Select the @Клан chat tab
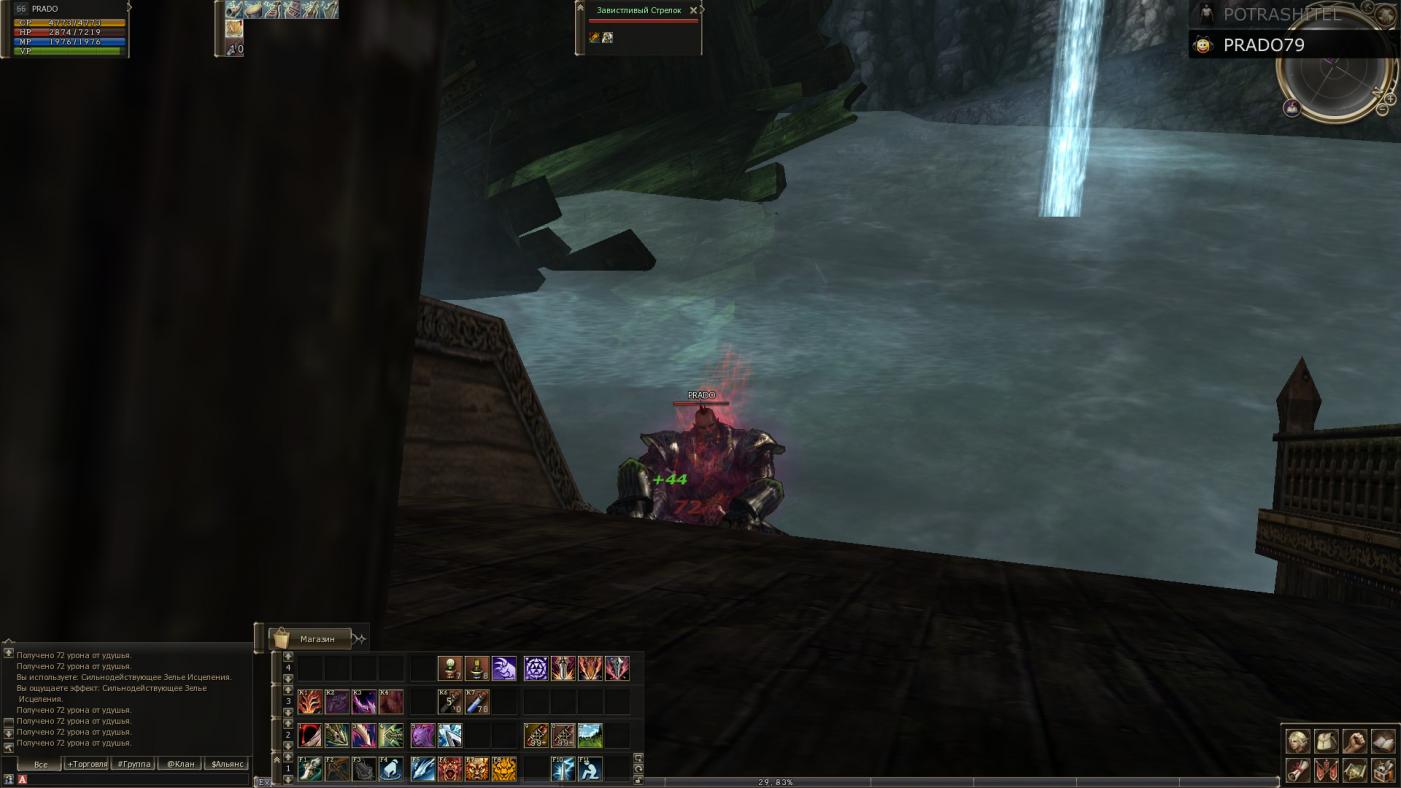Viewport: 1401px width, 788px height. pos(180,764)
